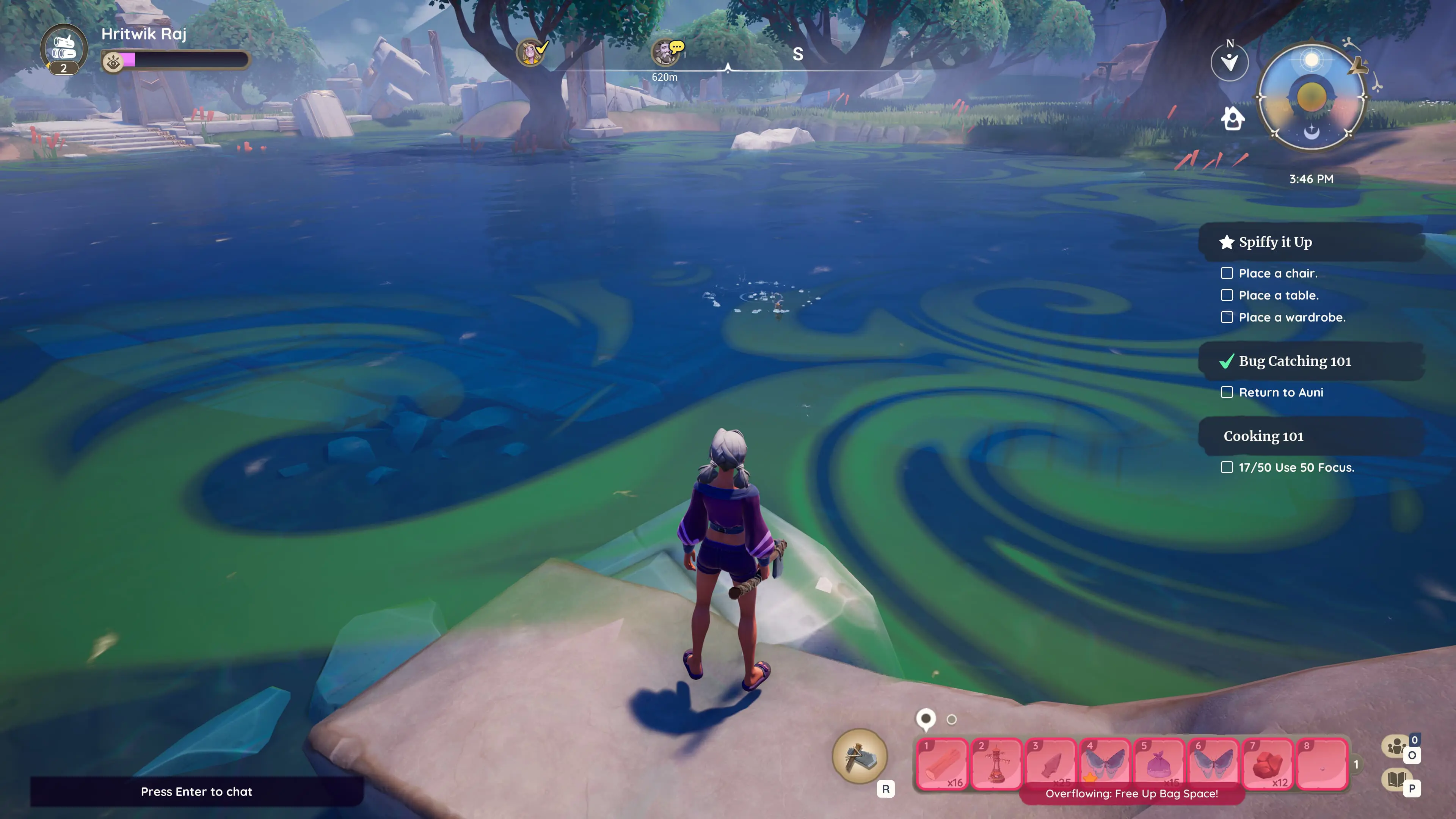Check off the Place a chair objective

(x=1227, y=273)
